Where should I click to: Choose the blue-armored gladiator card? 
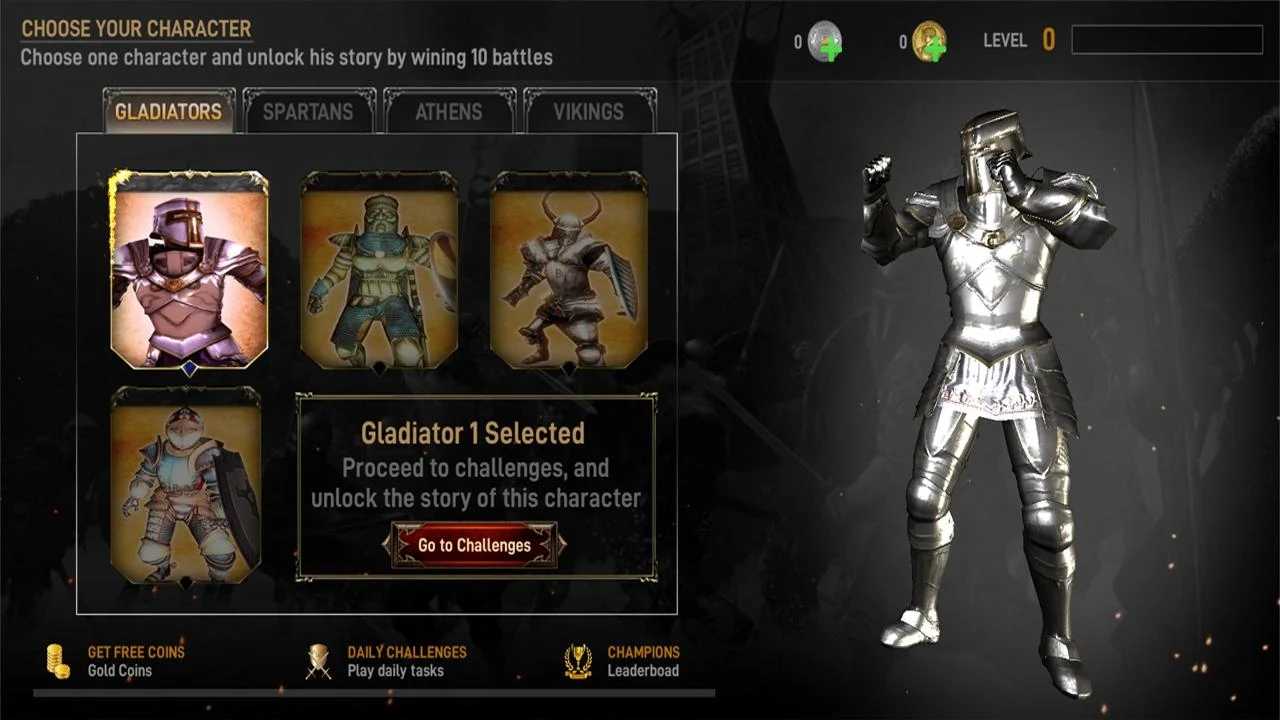coord(380,270)
